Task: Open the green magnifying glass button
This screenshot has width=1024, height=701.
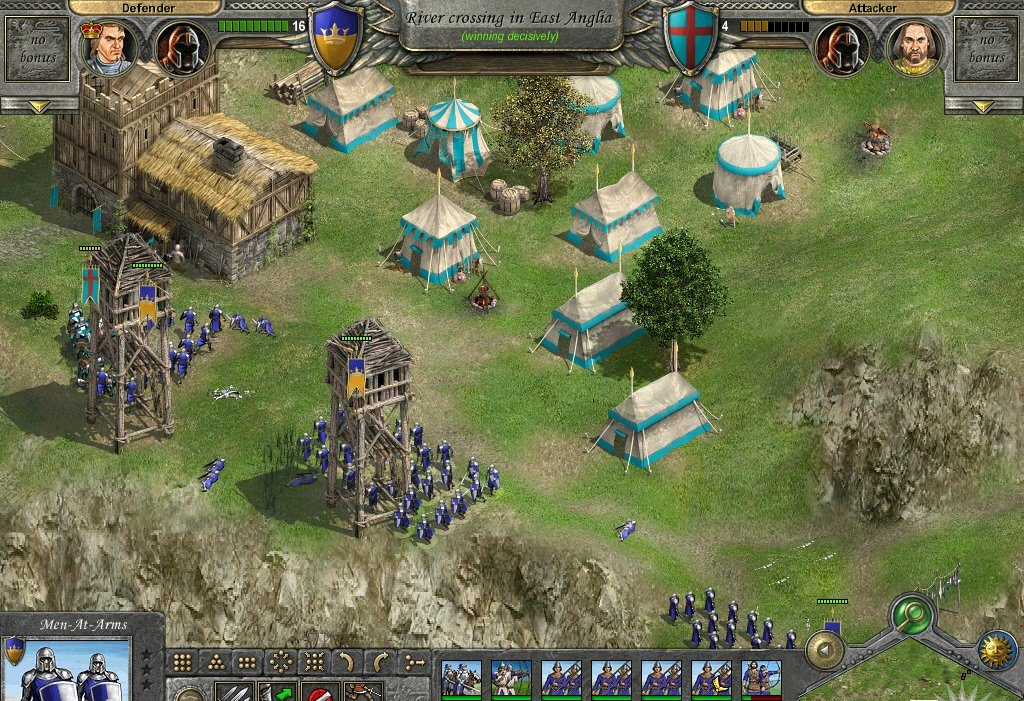Action: point(911,614)
